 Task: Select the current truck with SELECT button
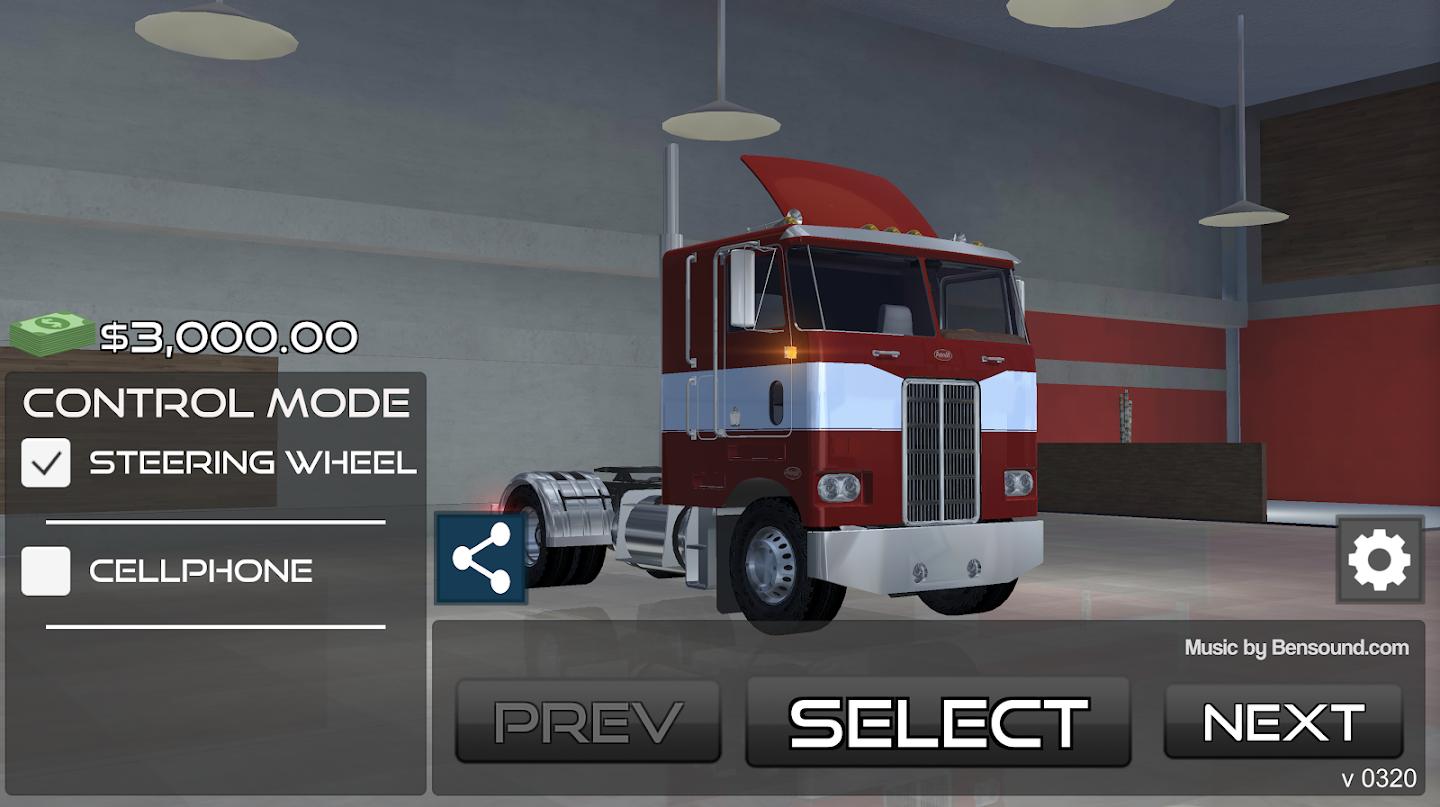[938, 722]
